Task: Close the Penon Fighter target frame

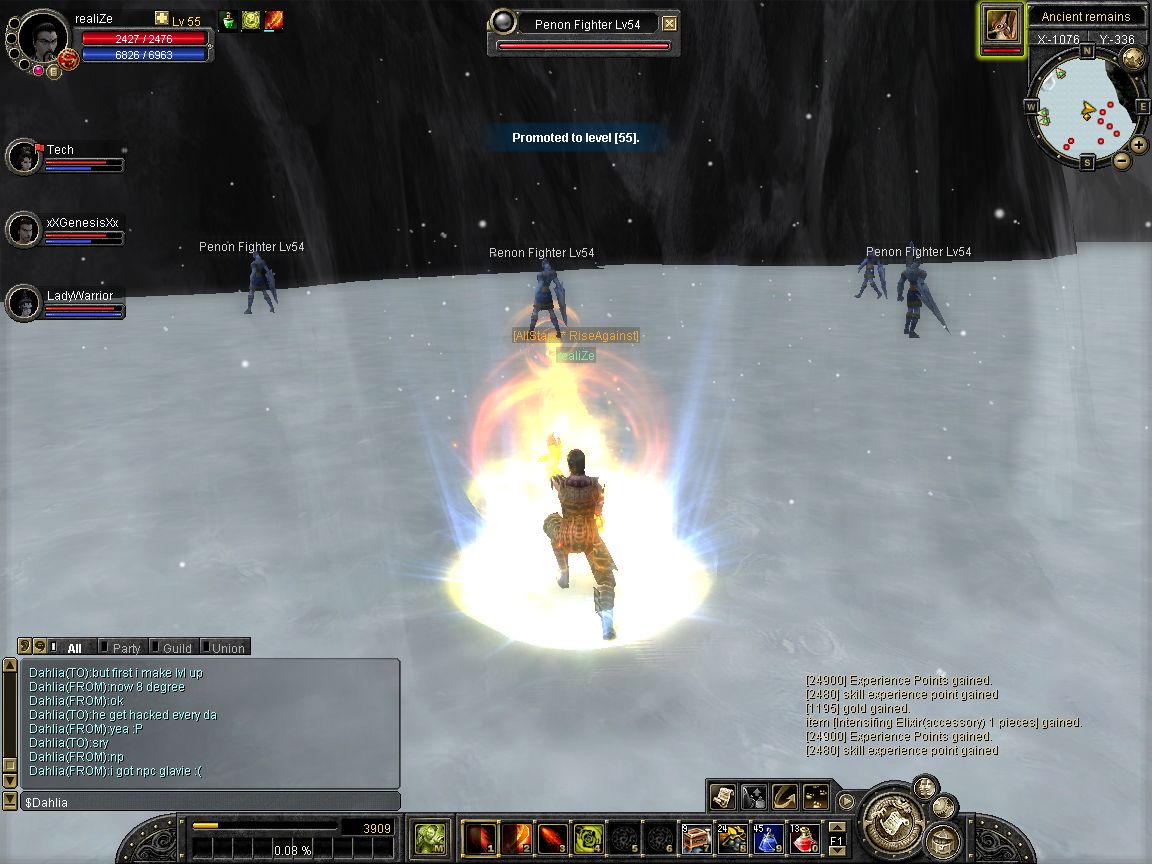Action: coord(670,24)
